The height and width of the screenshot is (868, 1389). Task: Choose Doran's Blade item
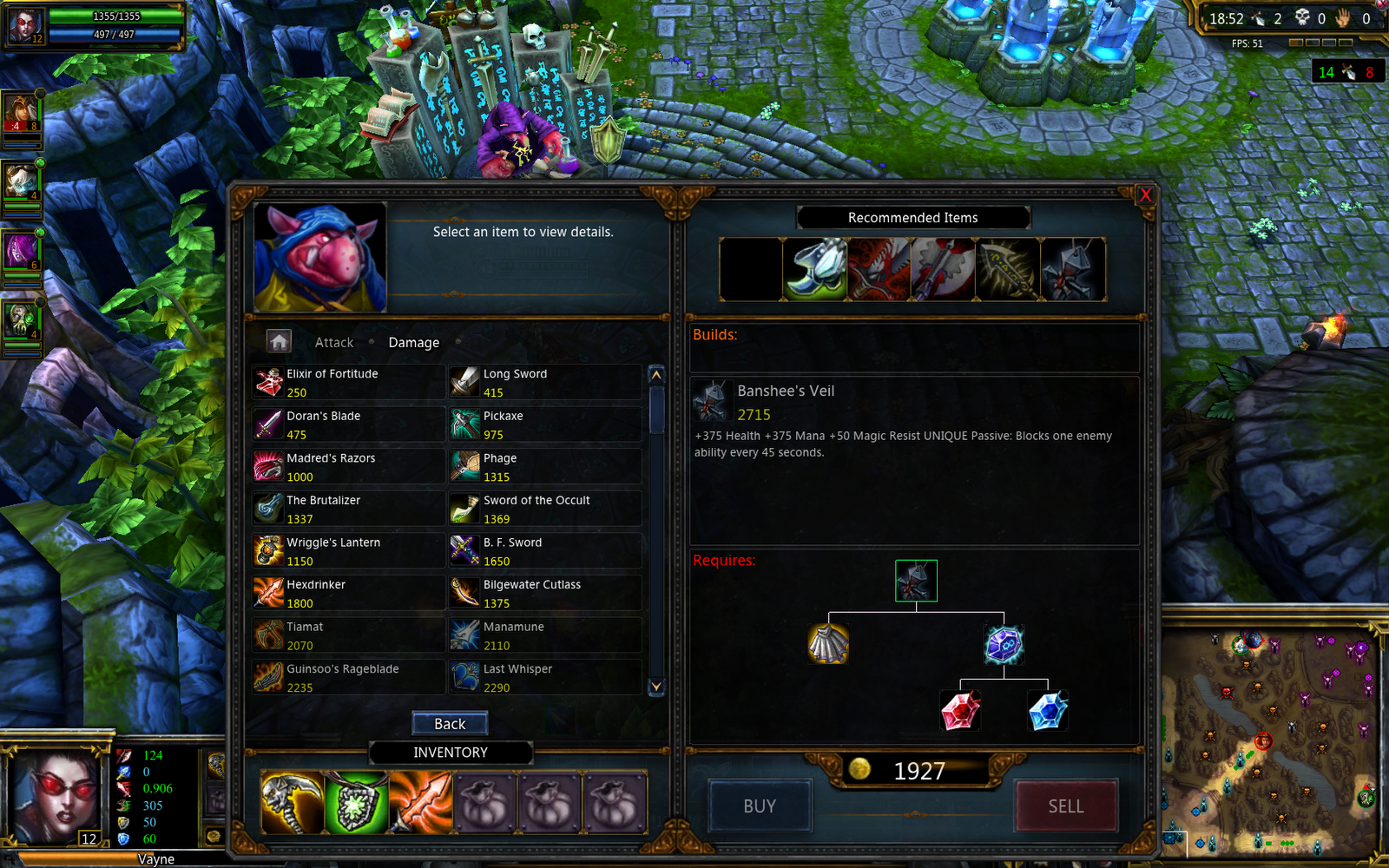[x=348, y=424]
